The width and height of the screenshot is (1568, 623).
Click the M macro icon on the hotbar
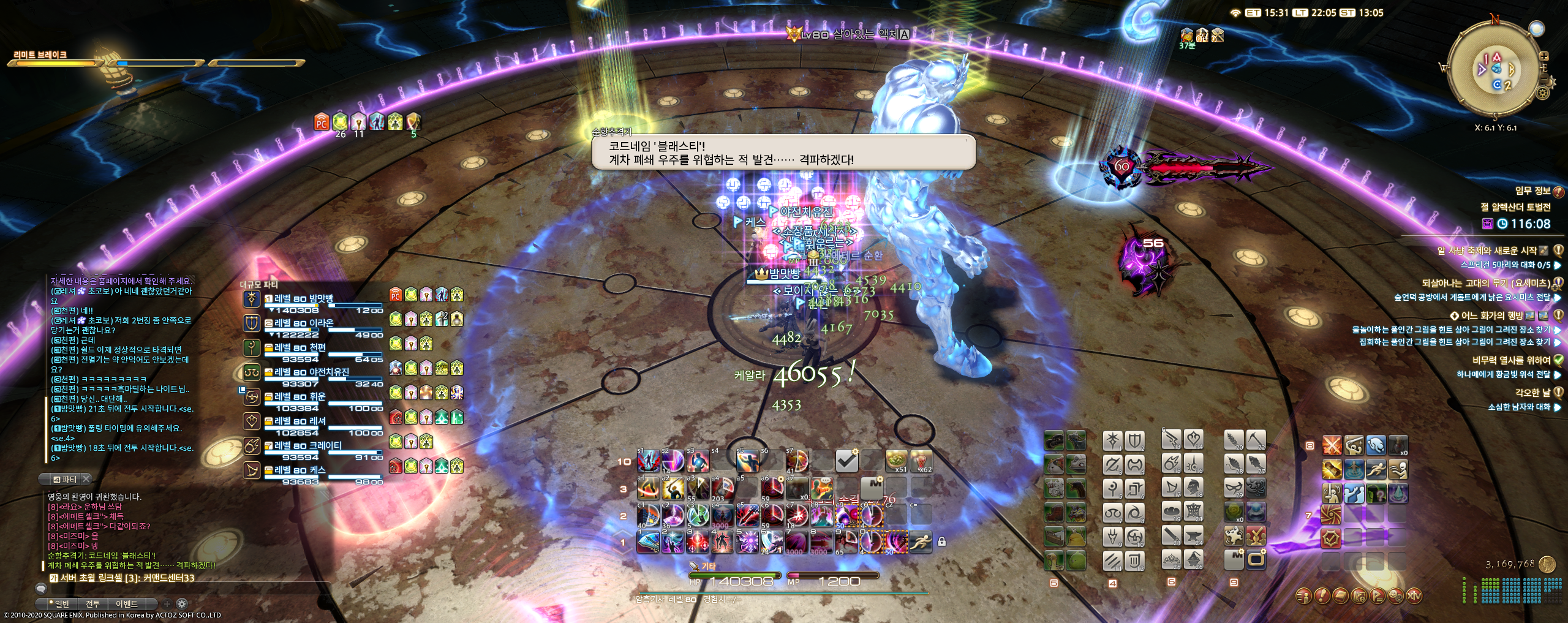(873, 488)
